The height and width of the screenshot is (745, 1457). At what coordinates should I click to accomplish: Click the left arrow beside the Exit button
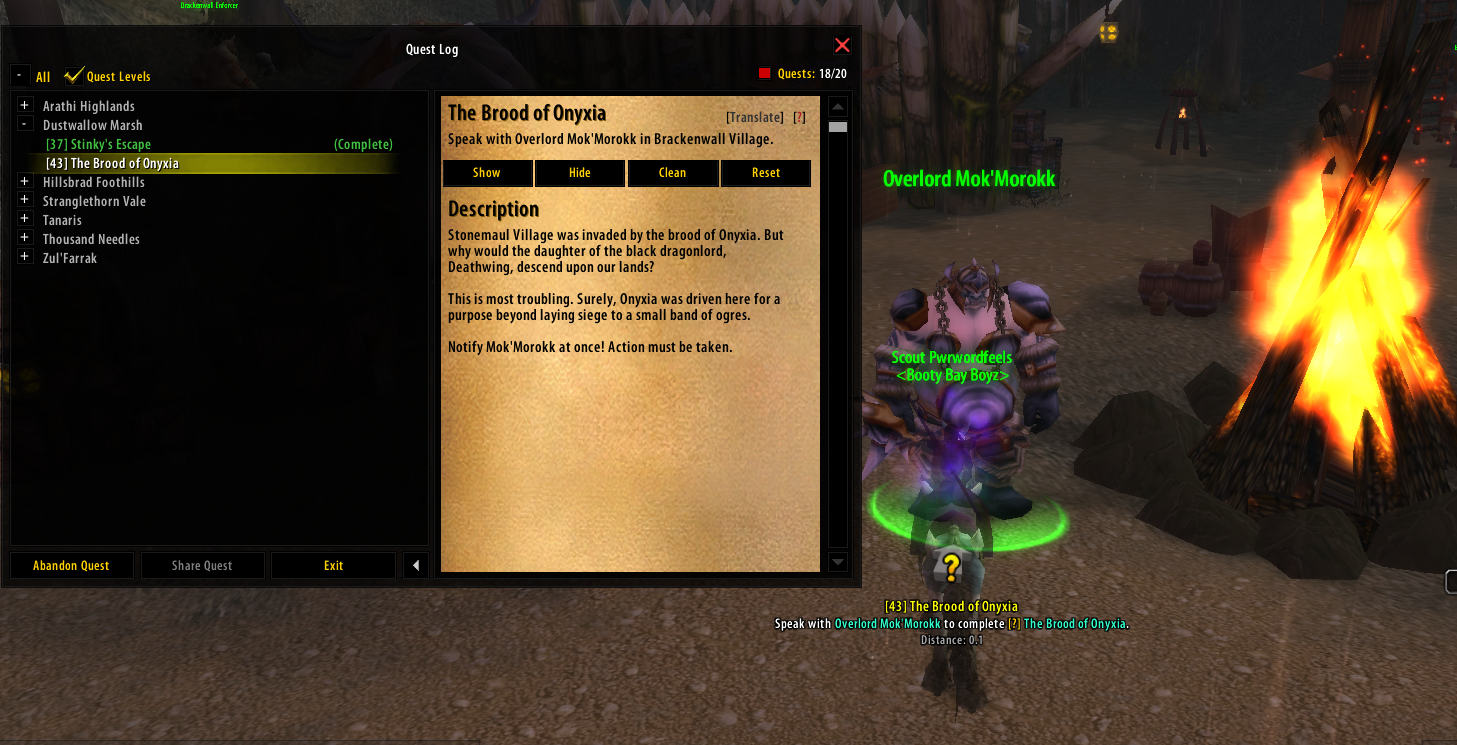pos(416,565)
